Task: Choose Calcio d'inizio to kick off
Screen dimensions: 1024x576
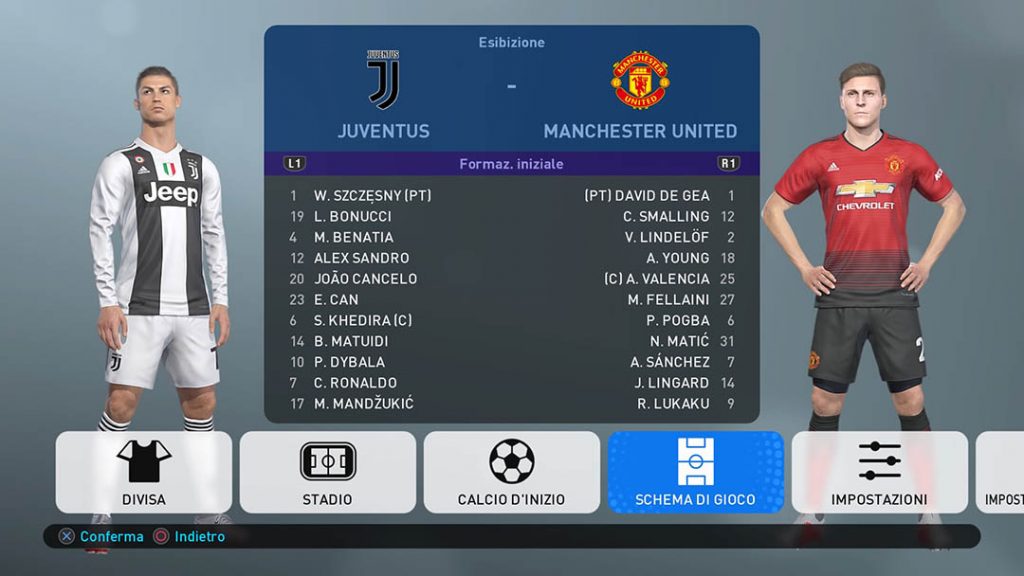Action: [512, 472]
